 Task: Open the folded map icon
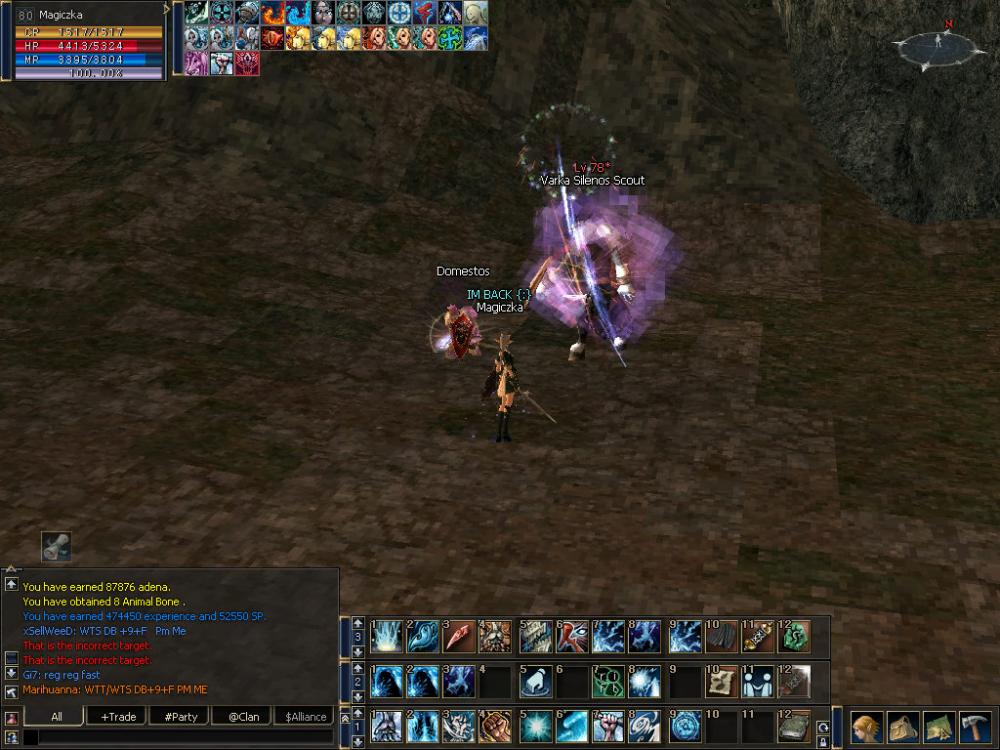[938, 727]
